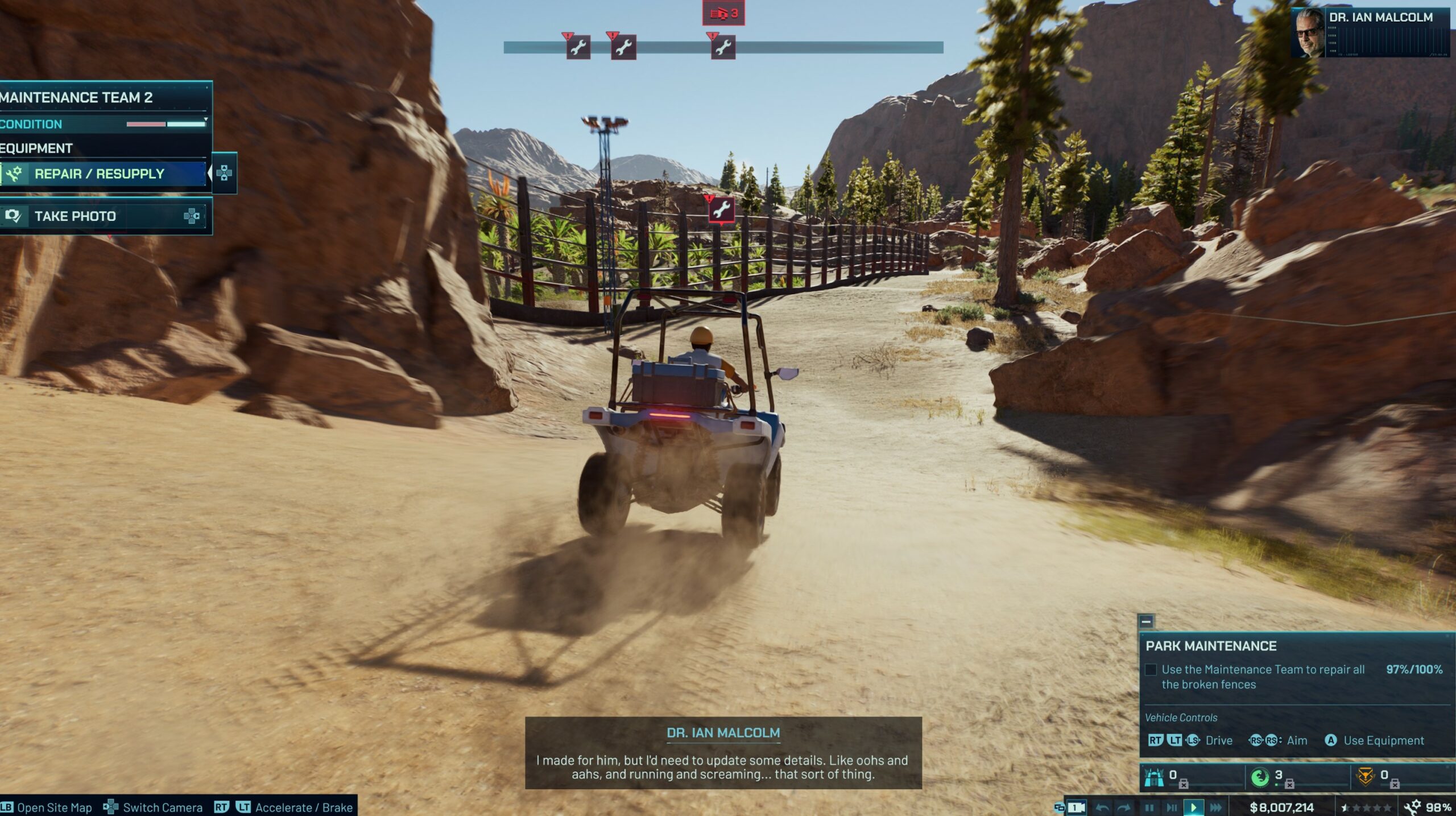This screenshot has width=1456, height=816.
Task: Pause the game speed
Action: [1149, 807]
